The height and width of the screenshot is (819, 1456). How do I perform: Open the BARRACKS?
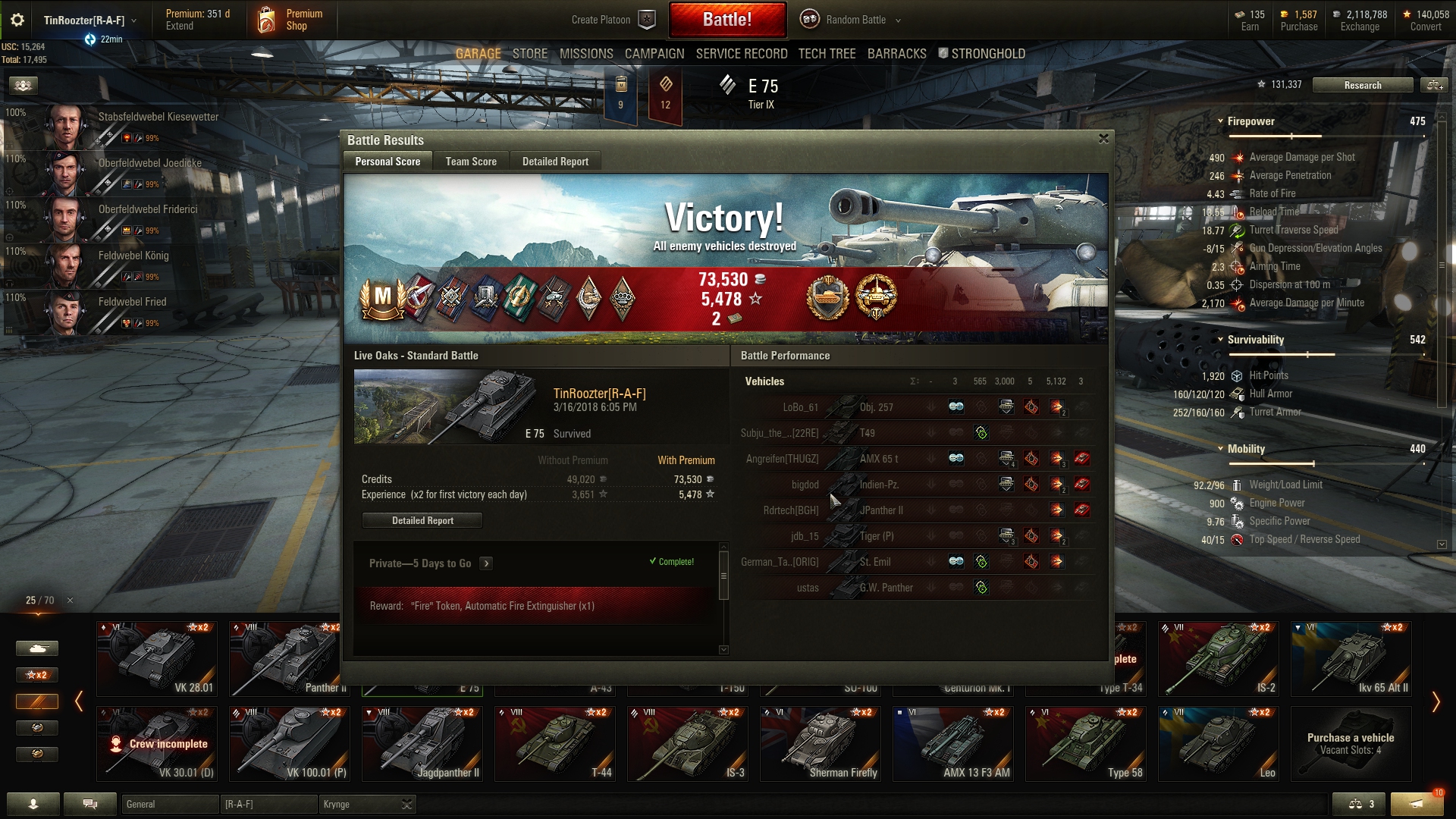(x=896, y=54)
